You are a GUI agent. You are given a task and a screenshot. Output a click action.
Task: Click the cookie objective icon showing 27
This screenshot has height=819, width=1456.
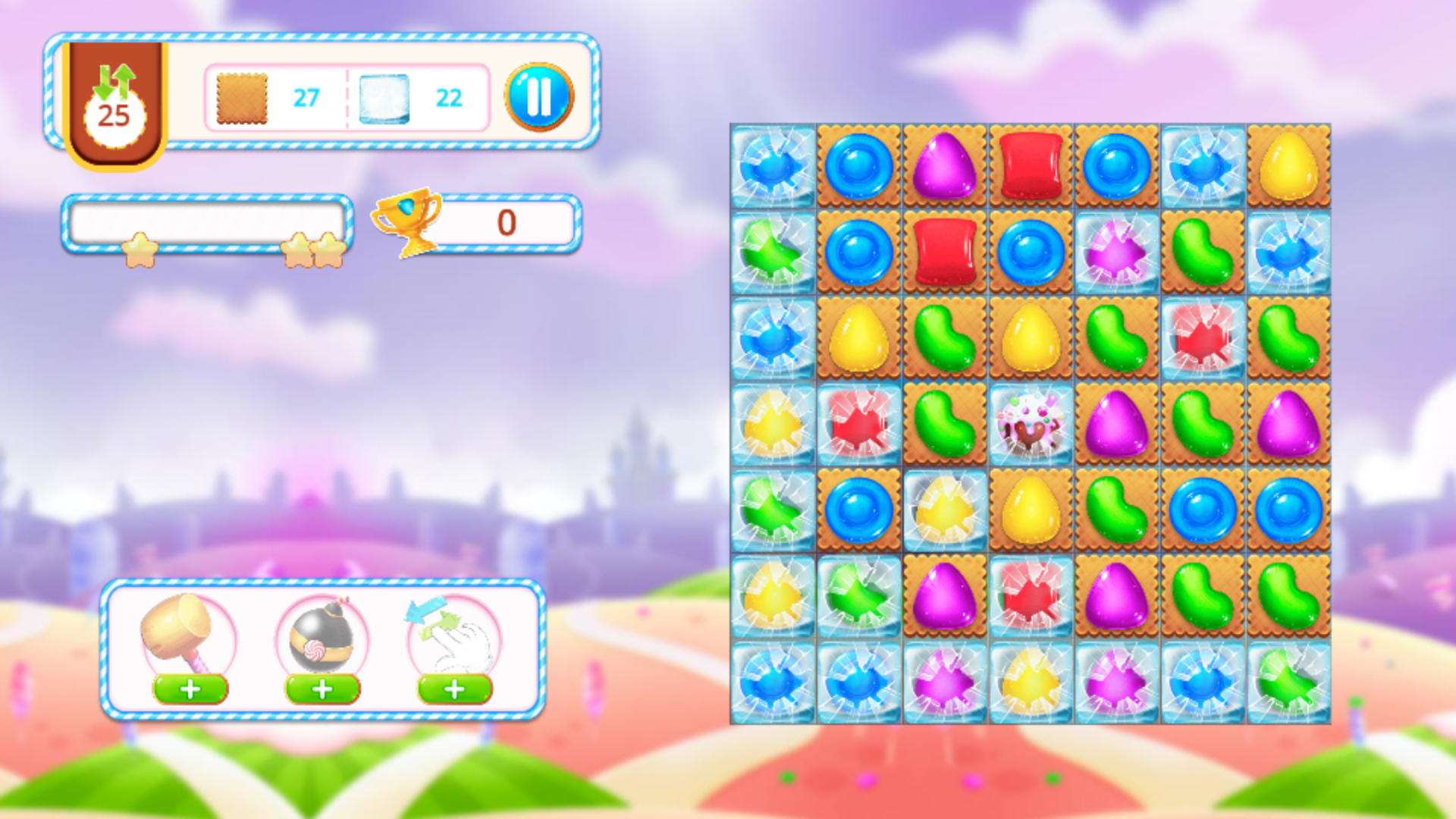[240, 97]
